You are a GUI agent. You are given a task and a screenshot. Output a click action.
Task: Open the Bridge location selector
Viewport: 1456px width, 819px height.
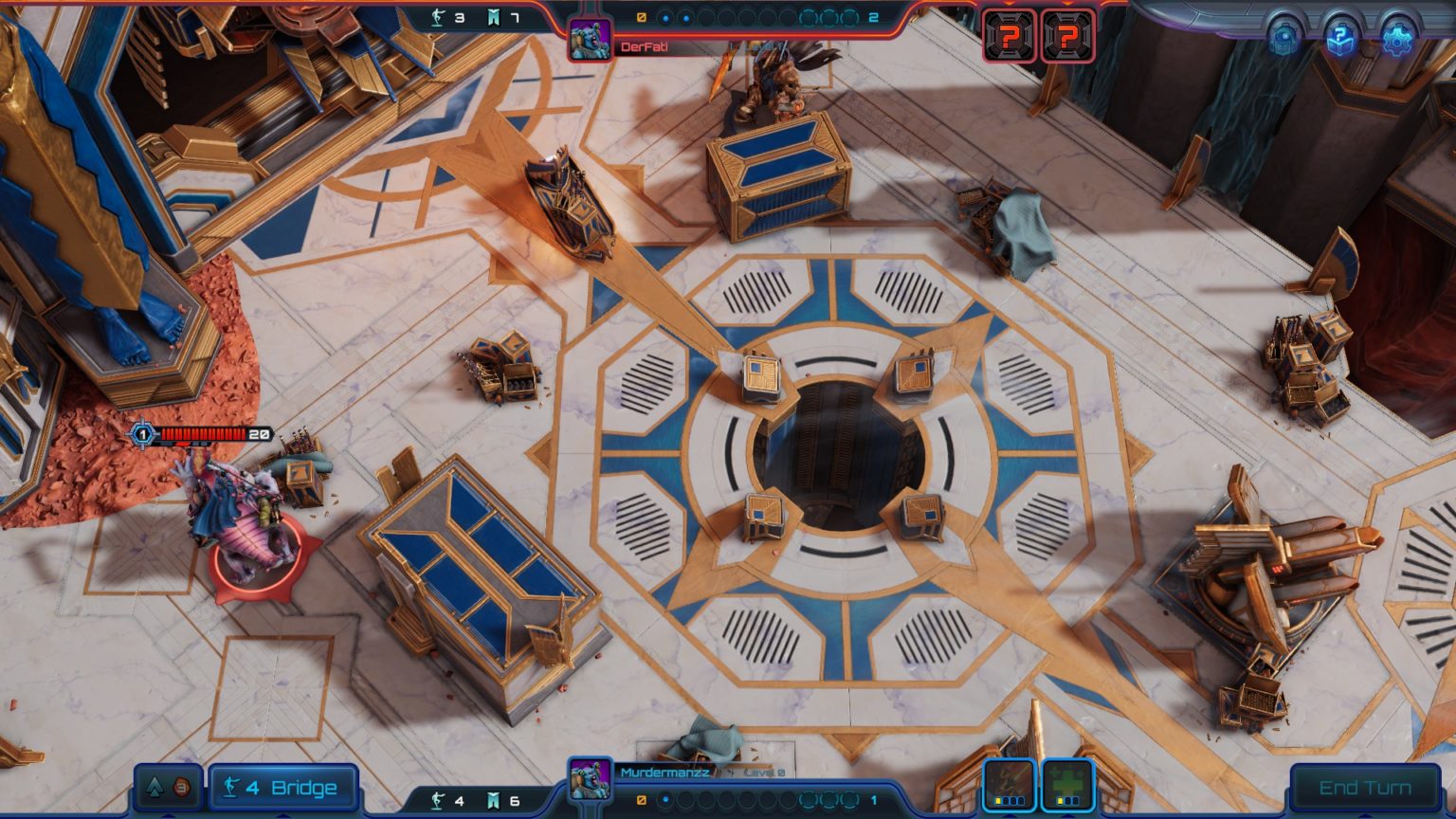click(282, 787)
